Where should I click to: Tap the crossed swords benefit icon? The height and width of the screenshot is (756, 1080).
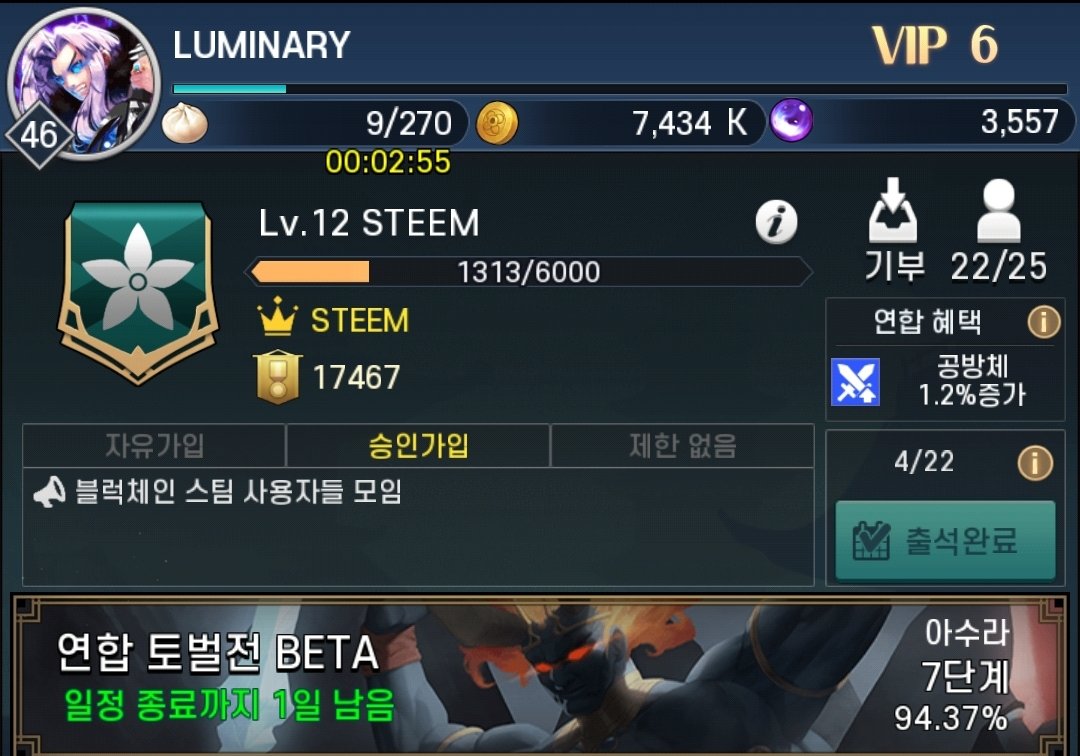point(855,382)
